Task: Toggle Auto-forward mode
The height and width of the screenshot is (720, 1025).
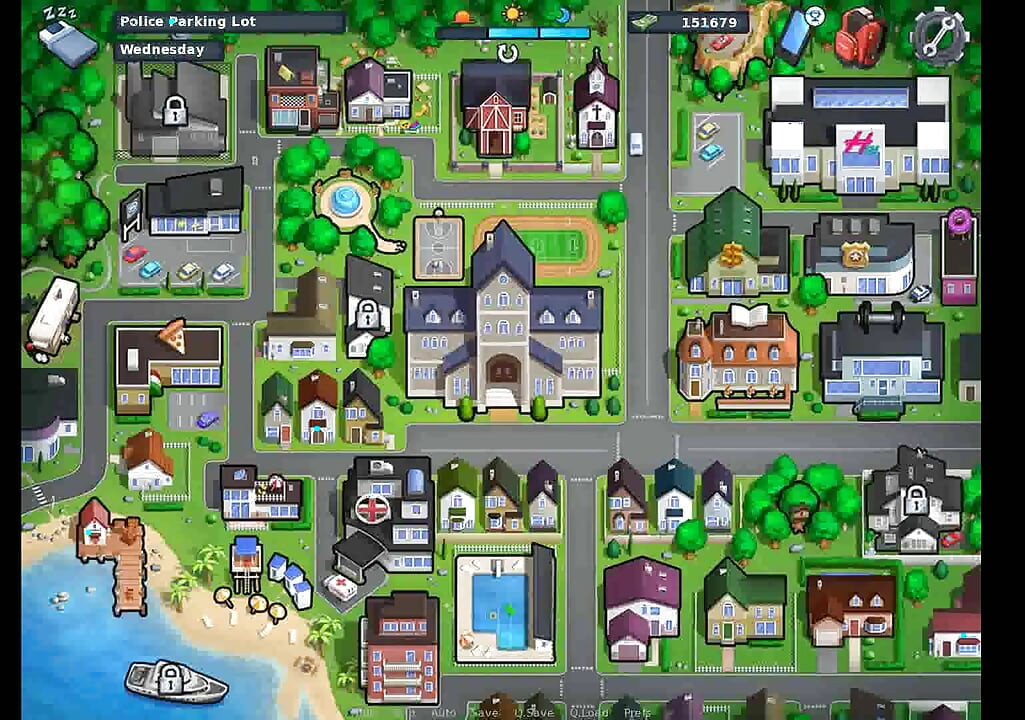Action: click(443, 713)
